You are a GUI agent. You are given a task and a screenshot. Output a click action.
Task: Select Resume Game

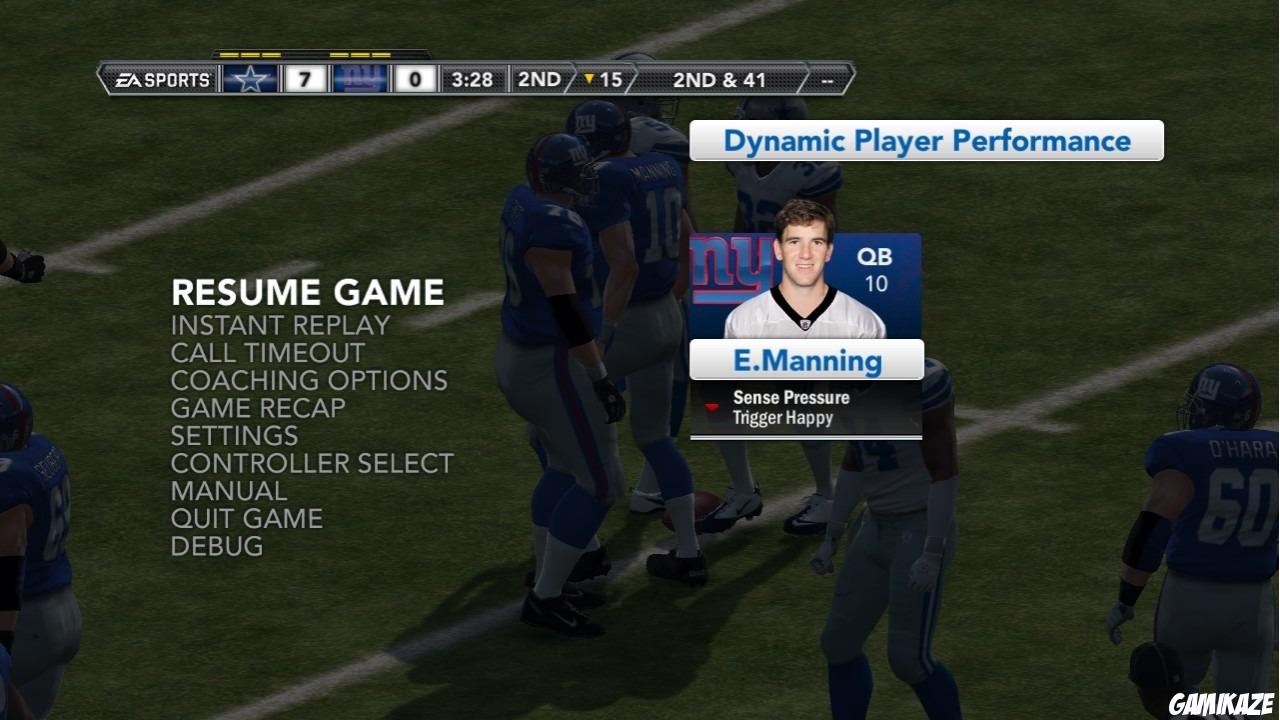pos(307,292)
